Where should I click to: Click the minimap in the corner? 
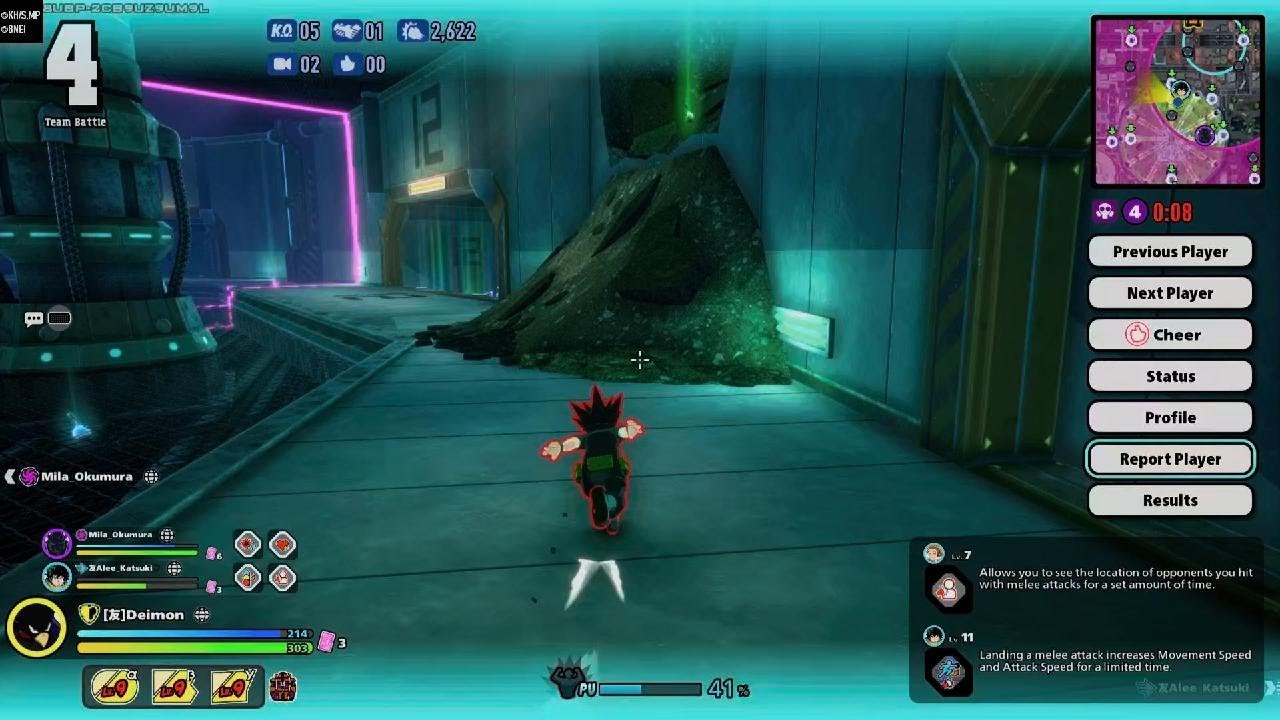click(1177, 101)
